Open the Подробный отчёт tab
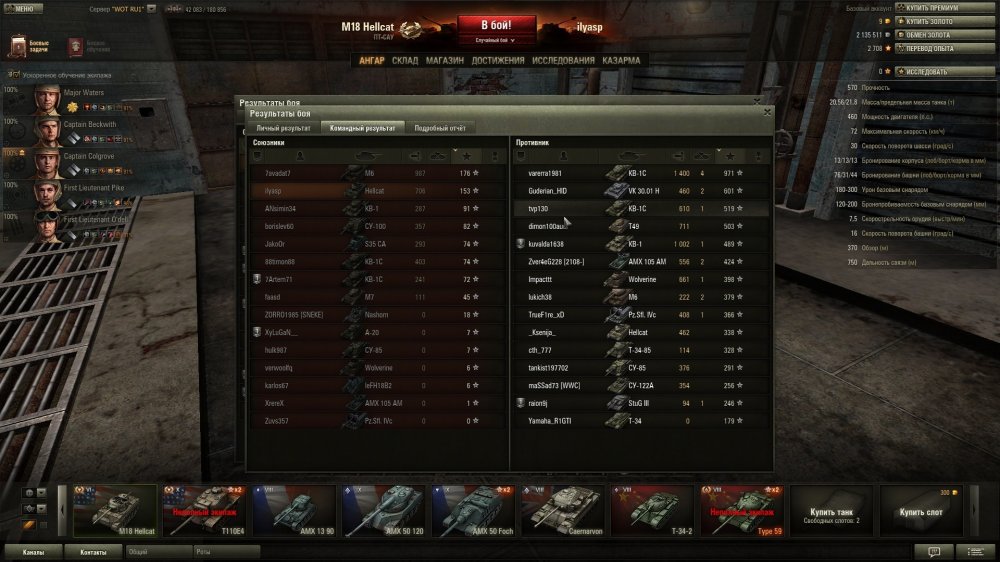Image resolution: width=1000 pixels, height=562 pixels. pos(440,128)
